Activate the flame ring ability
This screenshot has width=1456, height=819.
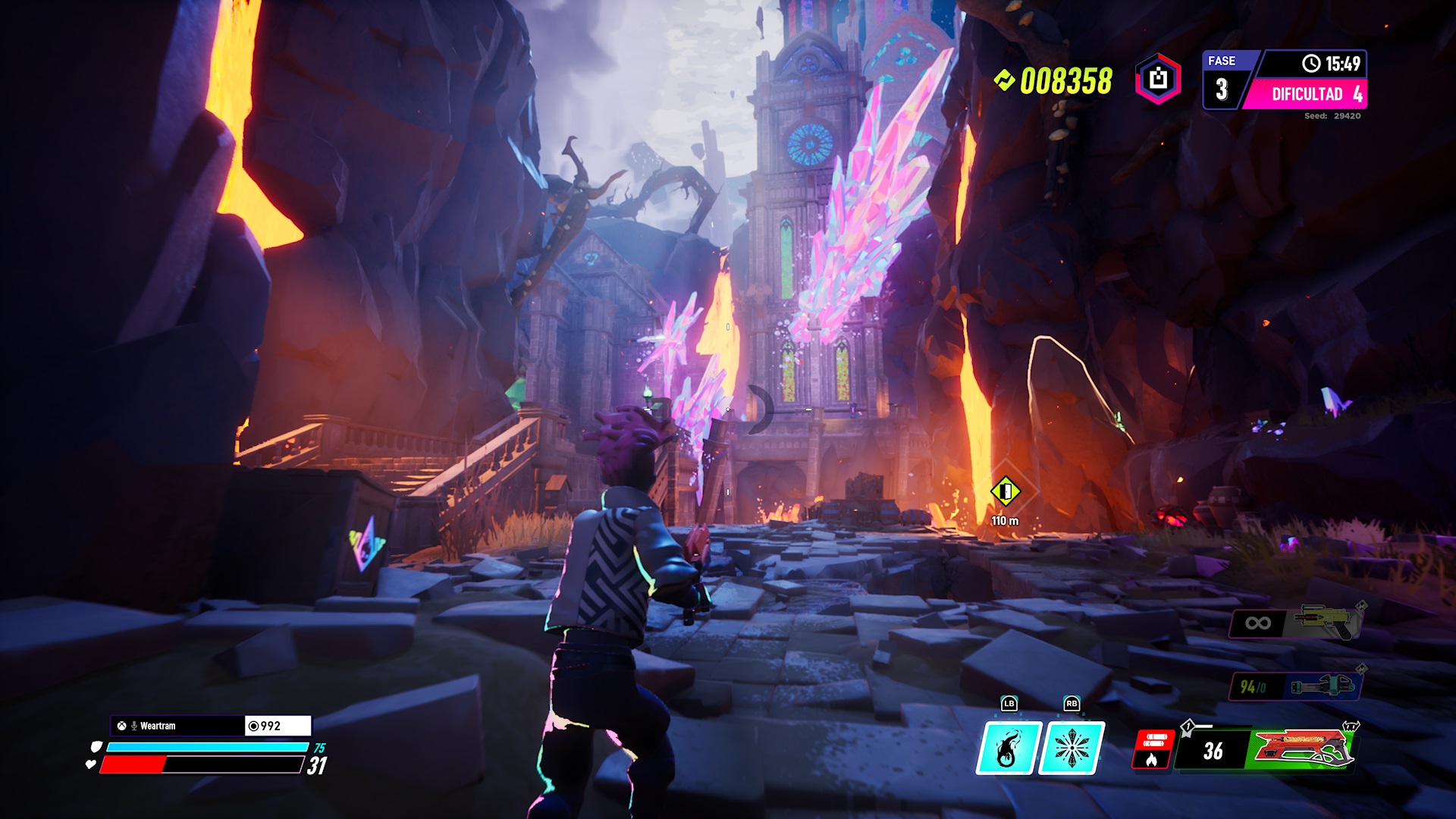point(1008,748)
